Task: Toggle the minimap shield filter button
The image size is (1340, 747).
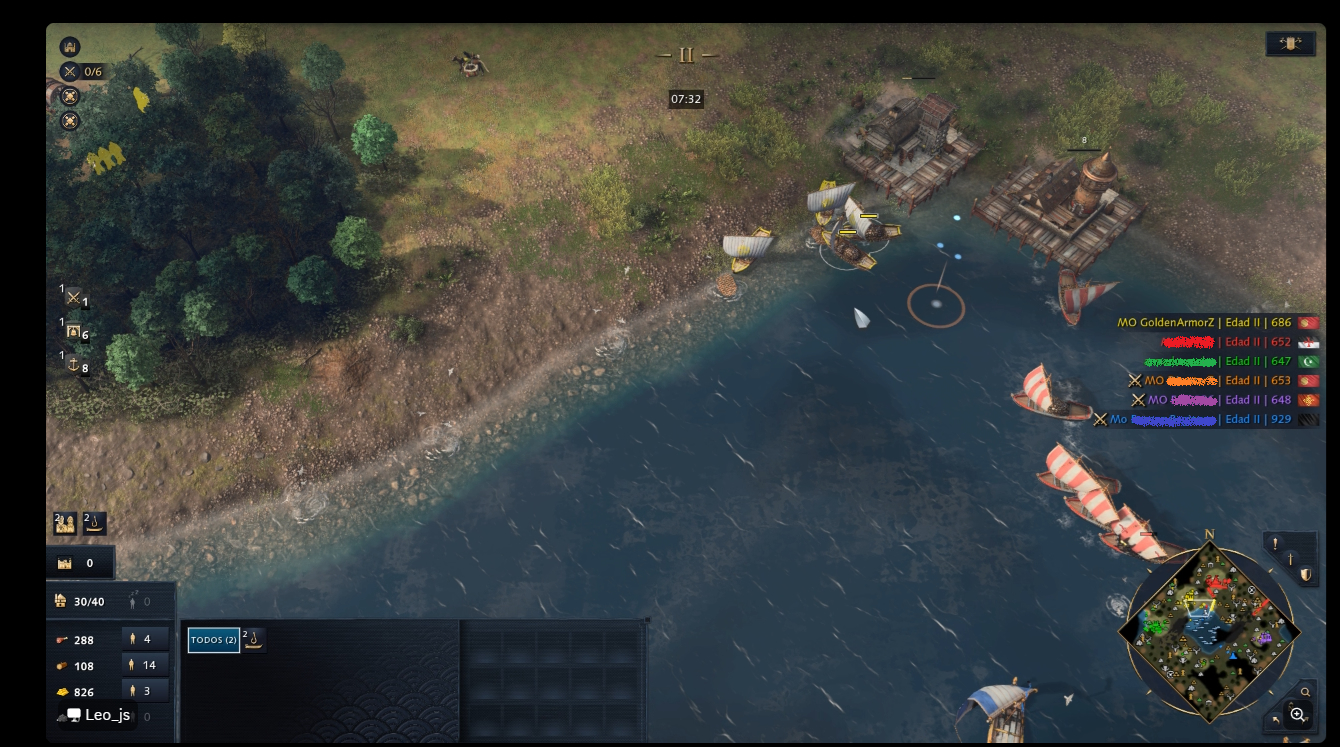Action: pyautogui.click(x=1306, y=575)
